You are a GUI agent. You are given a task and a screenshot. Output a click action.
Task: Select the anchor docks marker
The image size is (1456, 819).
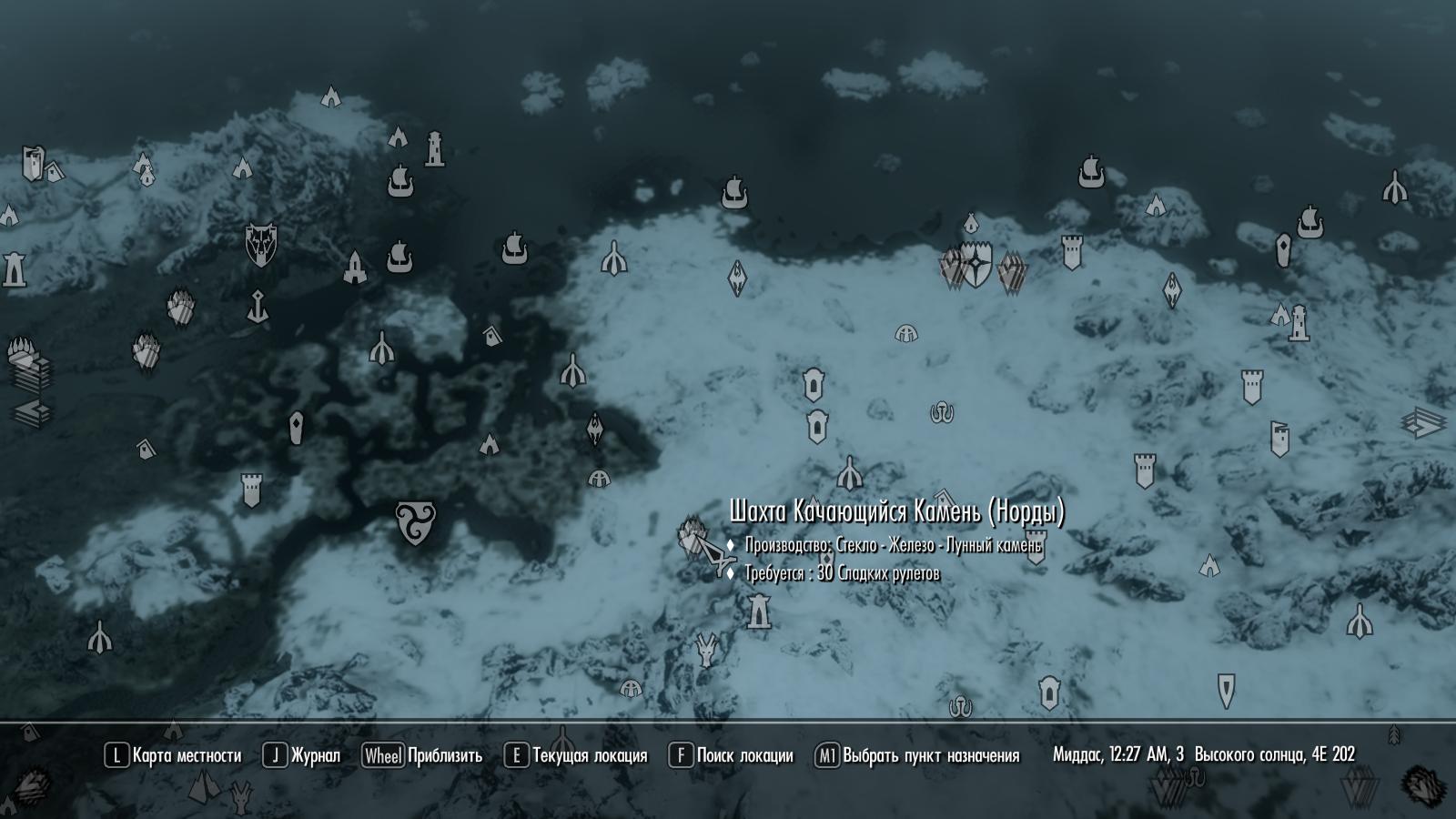258,307
